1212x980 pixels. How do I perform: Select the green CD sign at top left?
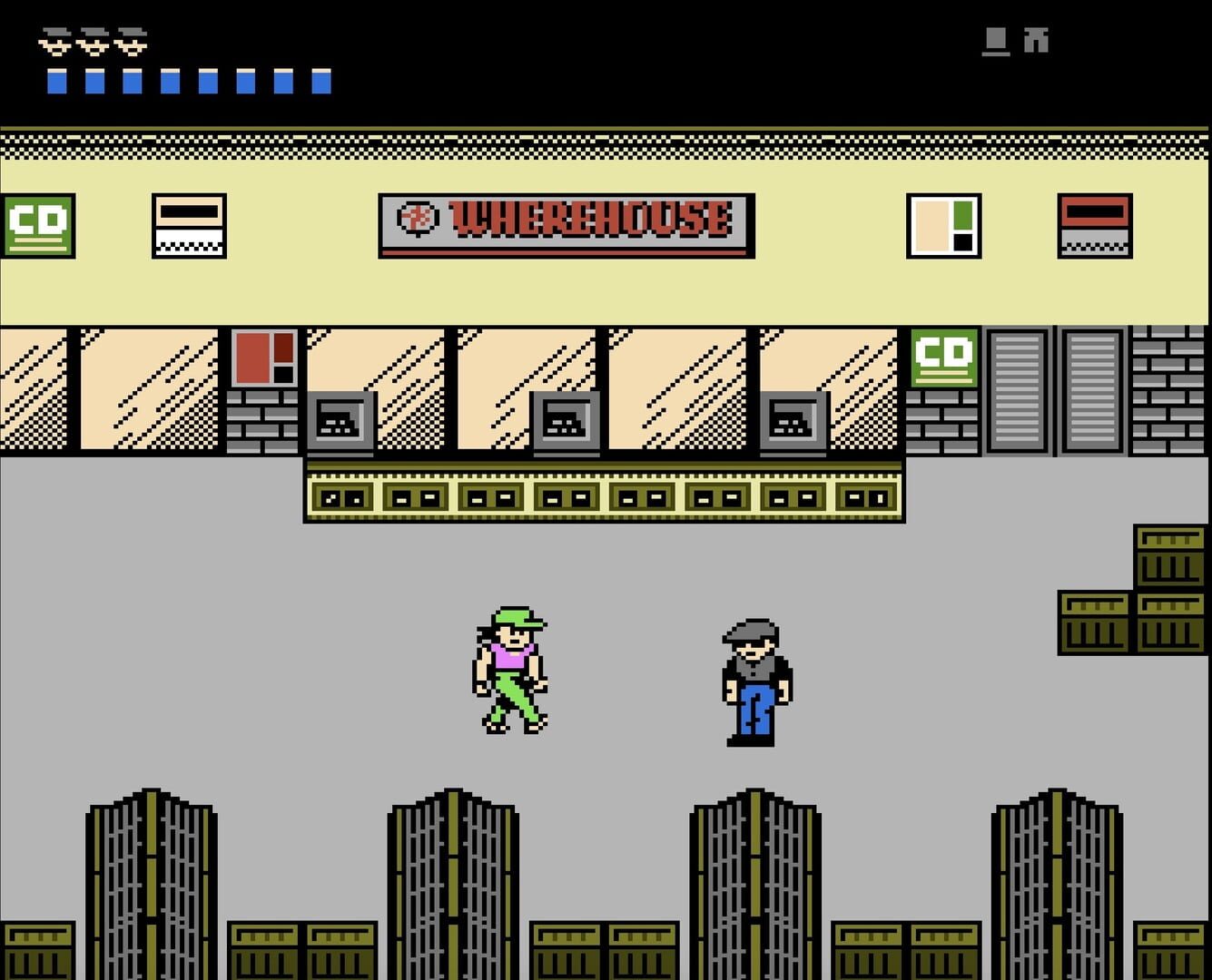(38, 225)
